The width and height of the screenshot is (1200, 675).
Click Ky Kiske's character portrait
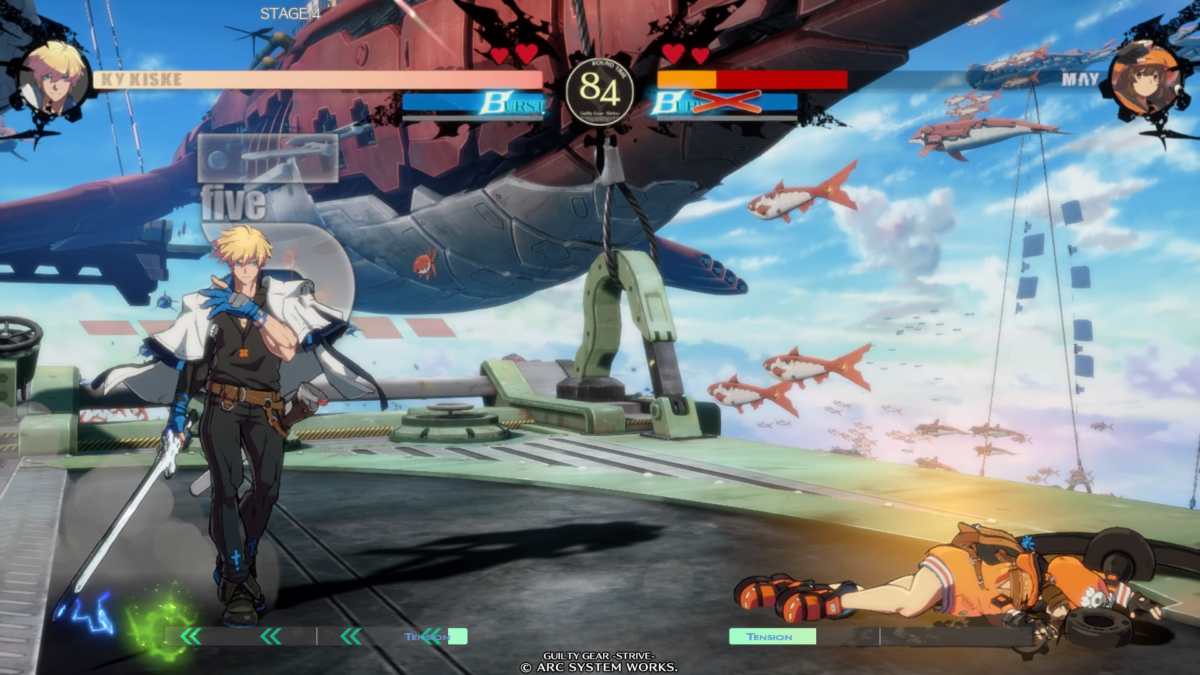53,78
